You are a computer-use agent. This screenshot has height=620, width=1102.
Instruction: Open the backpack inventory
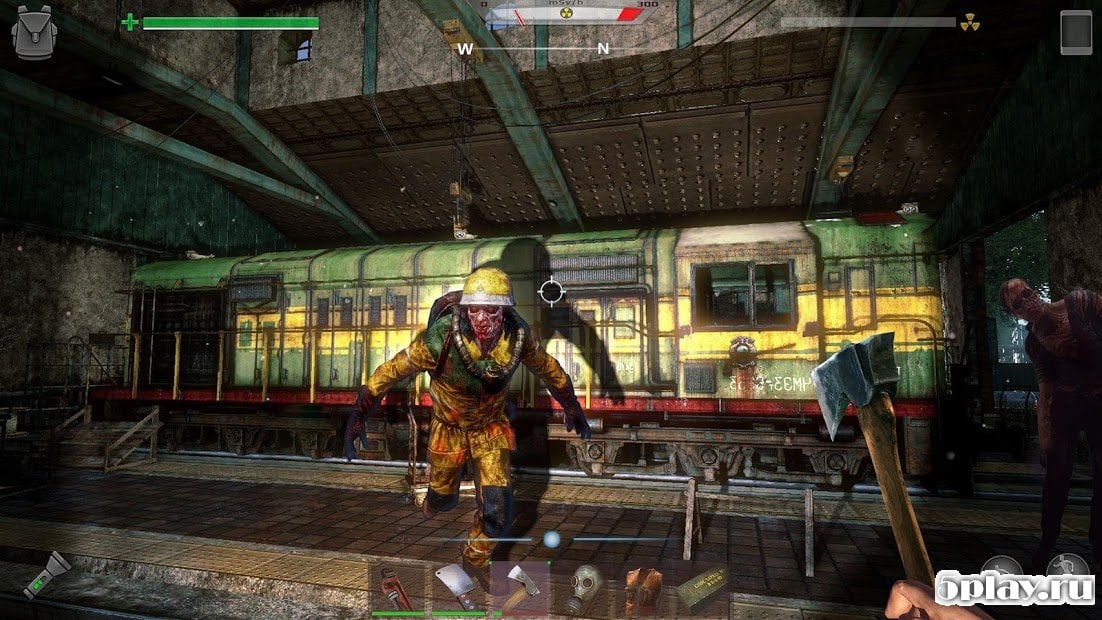(33, 33)
